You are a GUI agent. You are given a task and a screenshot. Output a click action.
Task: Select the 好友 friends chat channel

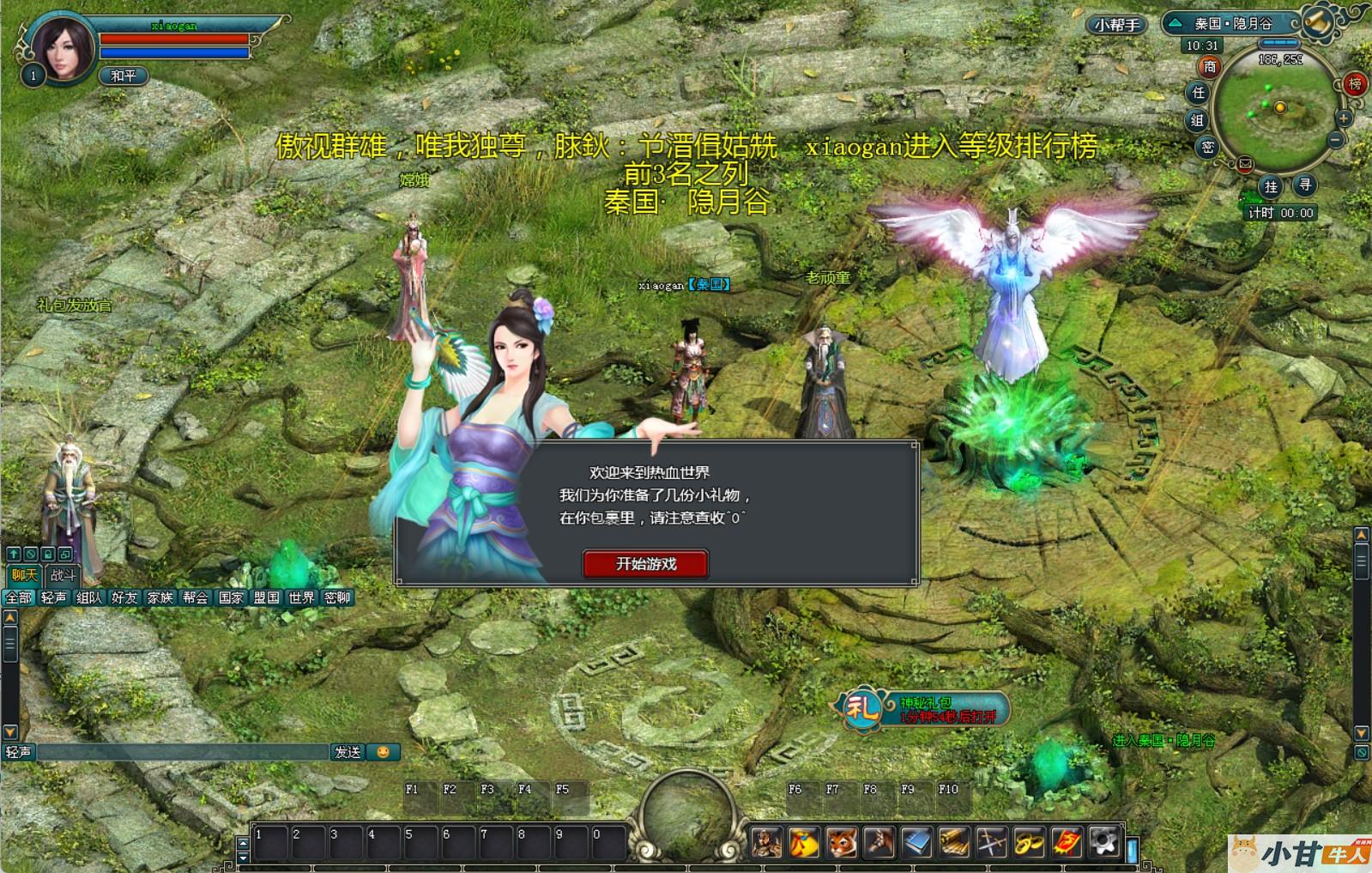(124, 597)
